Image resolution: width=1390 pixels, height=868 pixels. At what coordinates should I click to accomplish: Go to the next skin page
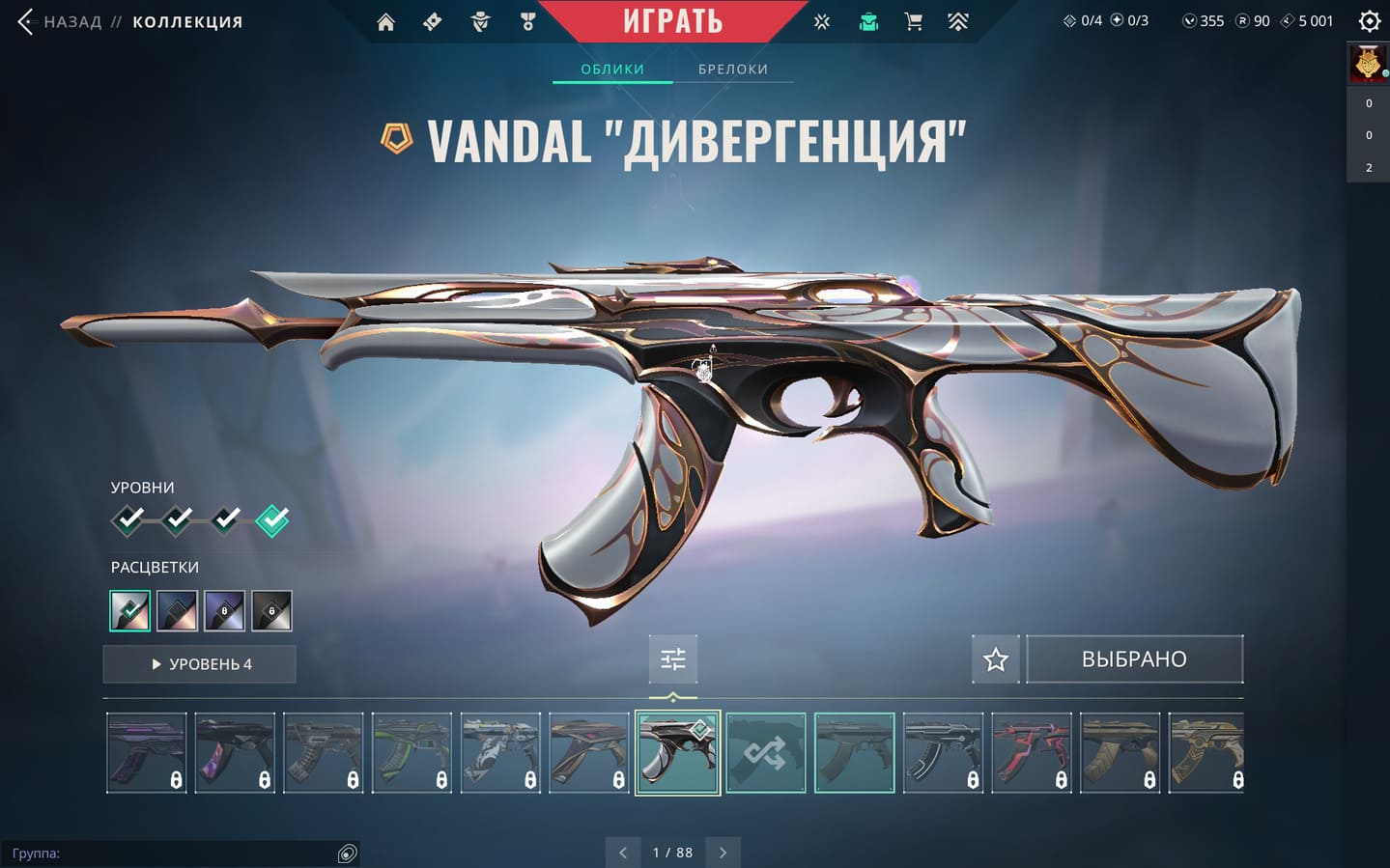click(x=723, y=853)
